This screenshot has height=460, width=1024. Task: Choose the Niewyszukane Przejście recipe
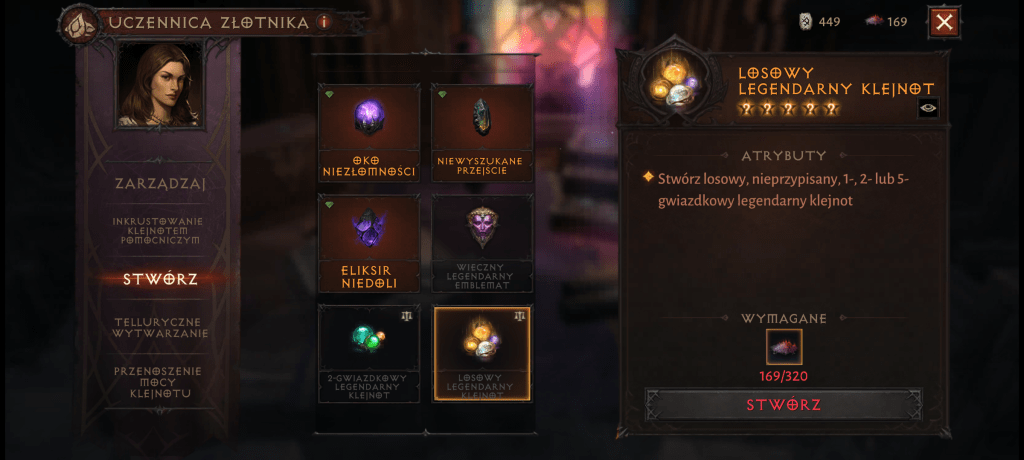tap(481, 132)
